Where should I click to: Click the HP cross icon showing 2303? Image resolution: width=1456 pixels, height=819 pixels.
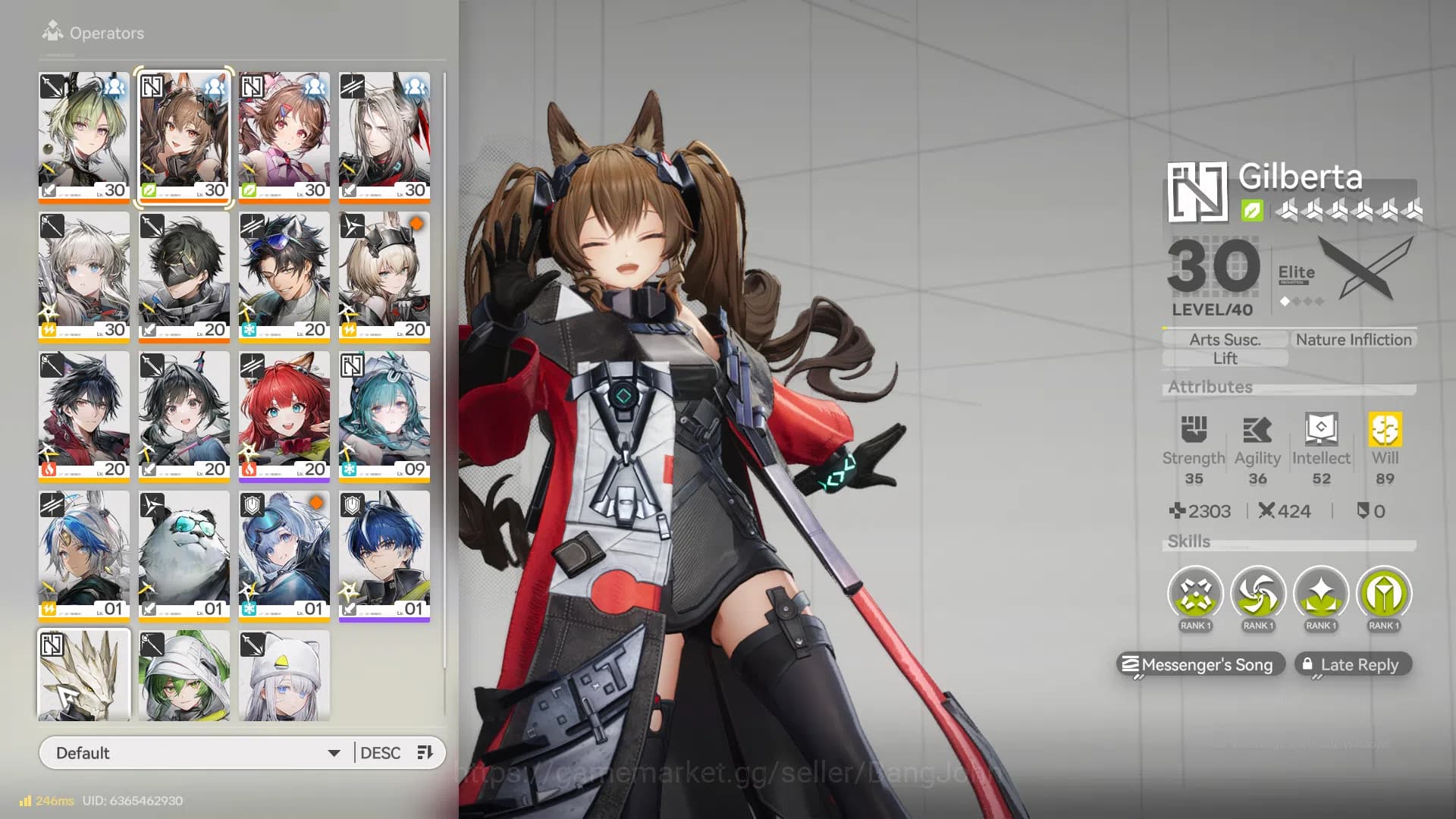pos(1178,511)
